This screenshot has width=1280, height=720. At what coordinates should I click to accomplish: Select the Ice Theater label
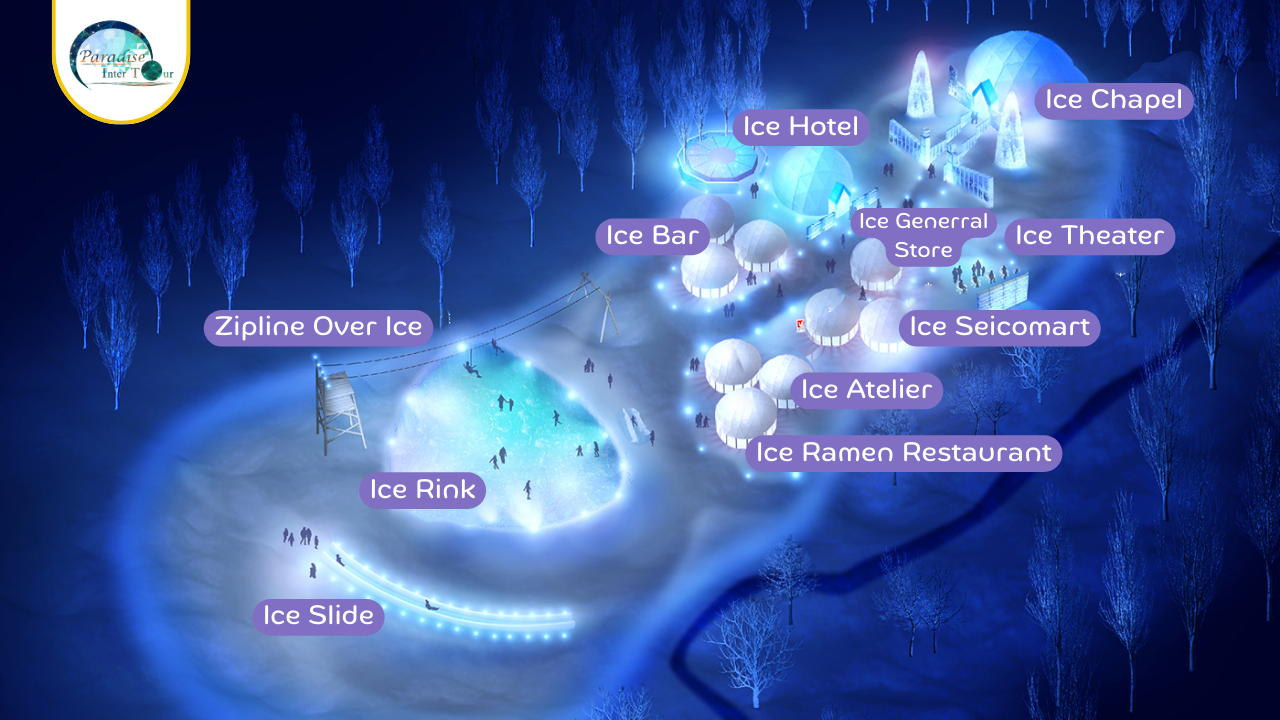point(1089,236)
